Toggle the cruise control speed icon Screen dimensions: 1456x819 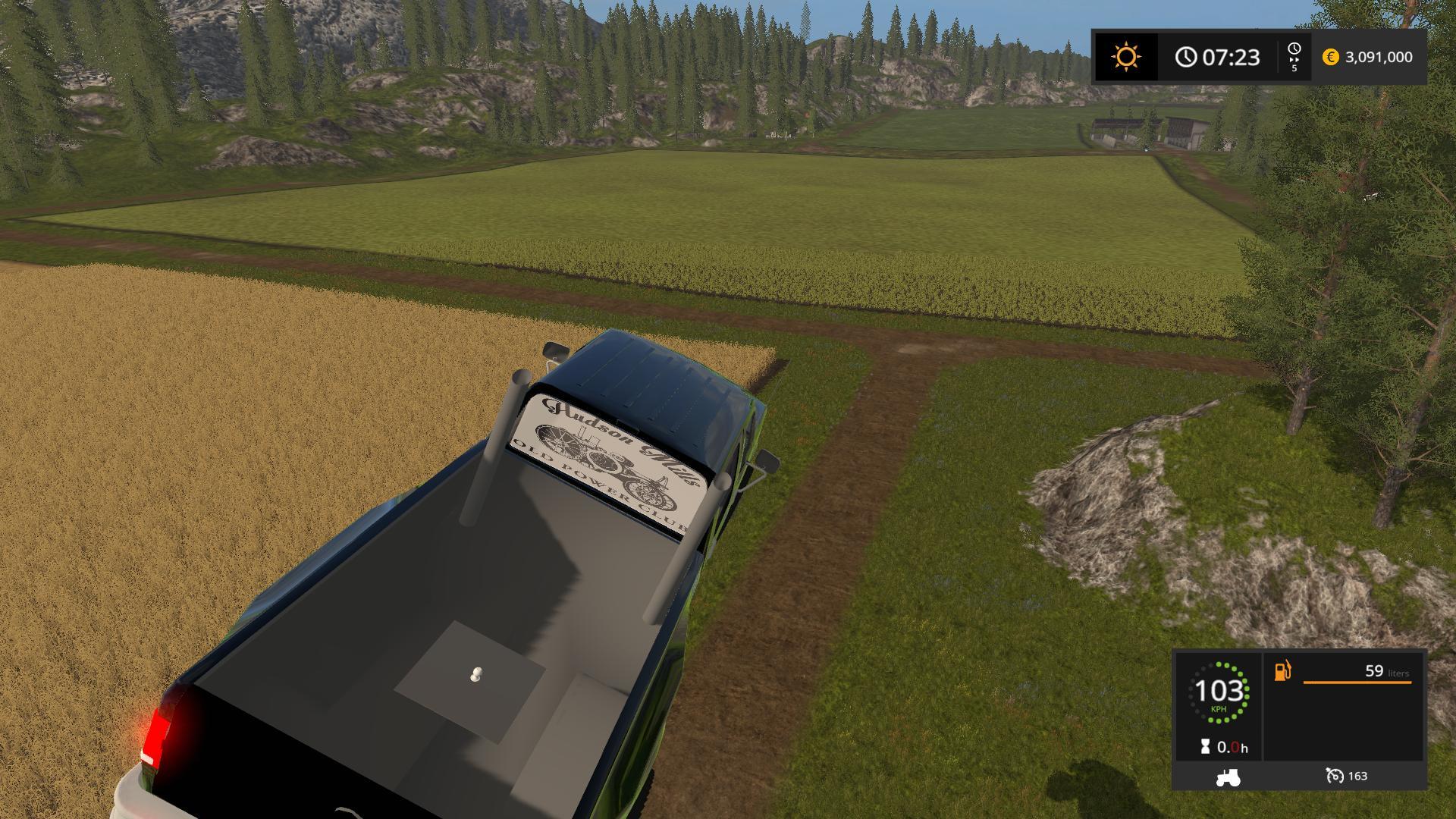[x=1334, y=776]
